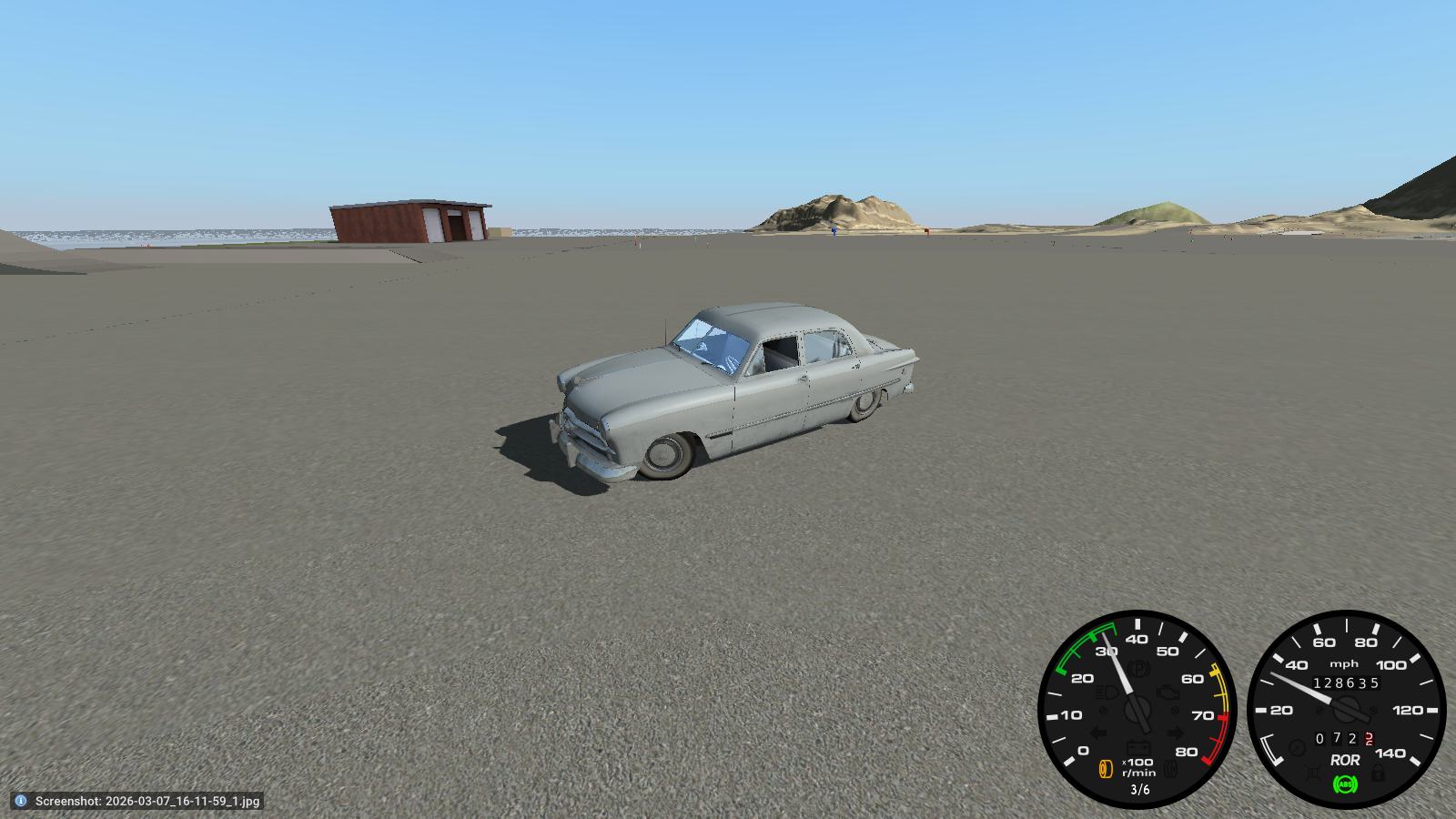Image resolution: width=1456 pixels, height=819 pixels.
Task: Click the padlock icon on the speedometer
Action: [1378, 773]
